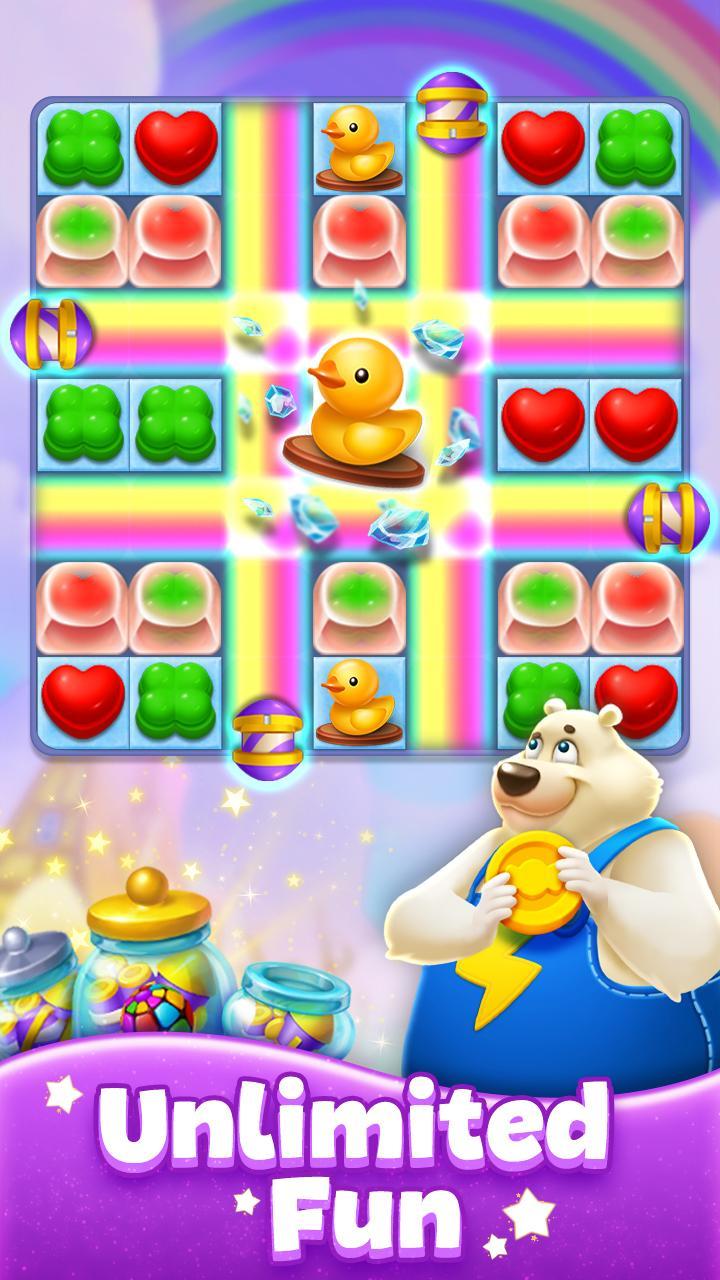The image size is (720, 1280).
Task: Pick the green jelly block above a small duck
Action: [359, 606]
